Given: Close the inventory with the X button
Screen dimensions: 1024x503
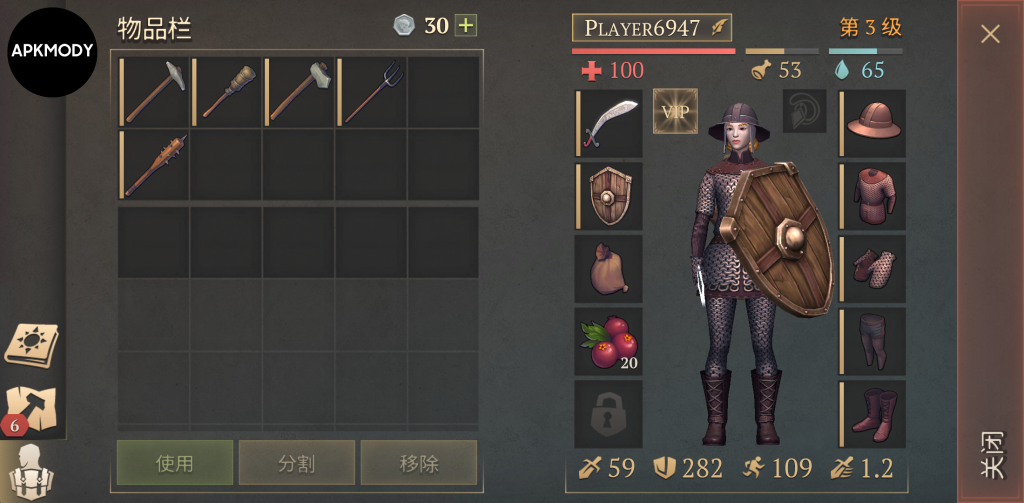Looking at the screenshot, I should [x=990, y=34].
